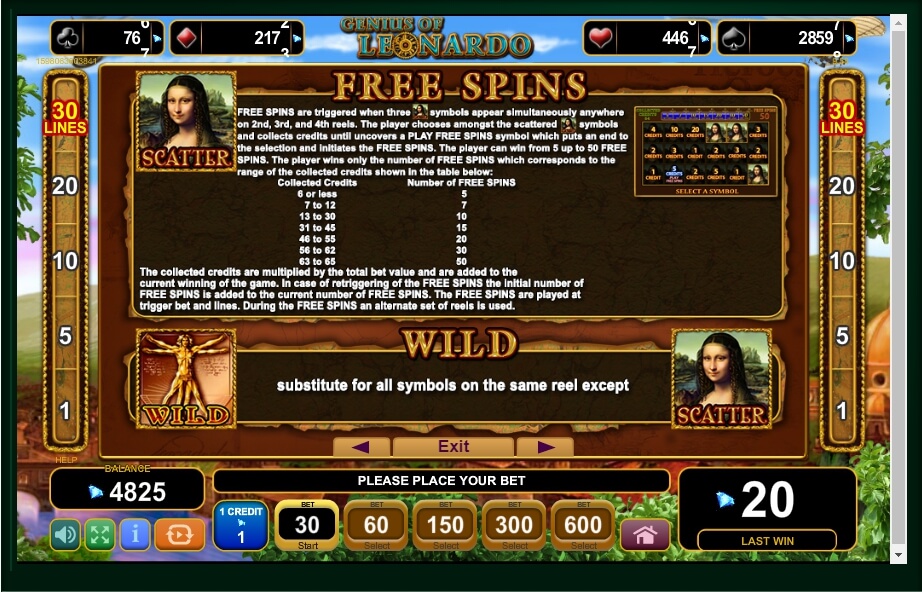The width and height of the screenshot is (922, 592).
Task: Activate the orange autoplay button
Action: pos(180,535)
